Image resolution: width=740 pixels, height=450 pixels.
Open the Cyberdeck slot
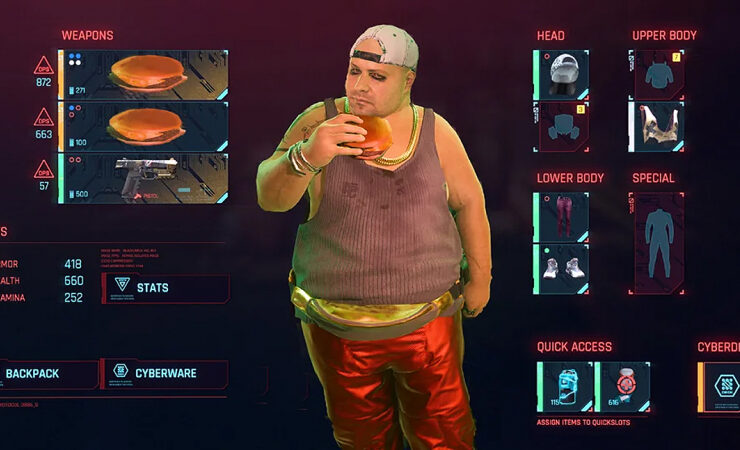coord(720,387)
